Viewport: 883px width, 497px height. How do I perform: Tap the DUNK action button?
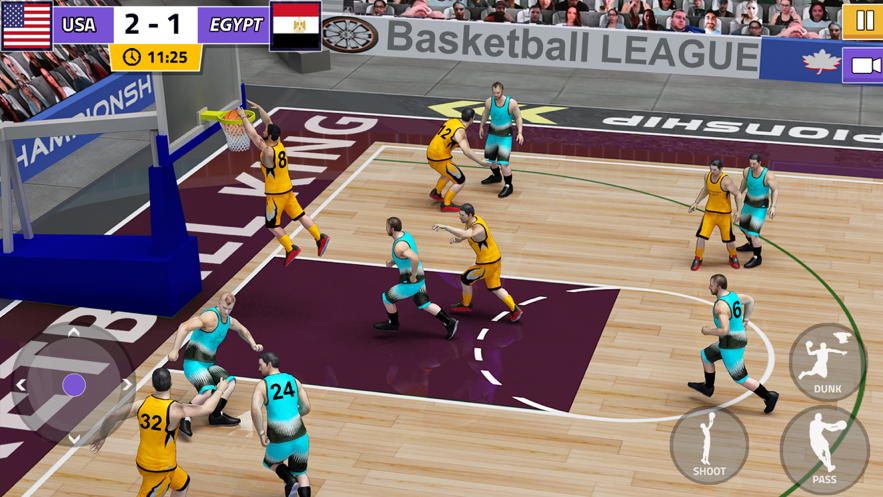[x=827, y=362]
